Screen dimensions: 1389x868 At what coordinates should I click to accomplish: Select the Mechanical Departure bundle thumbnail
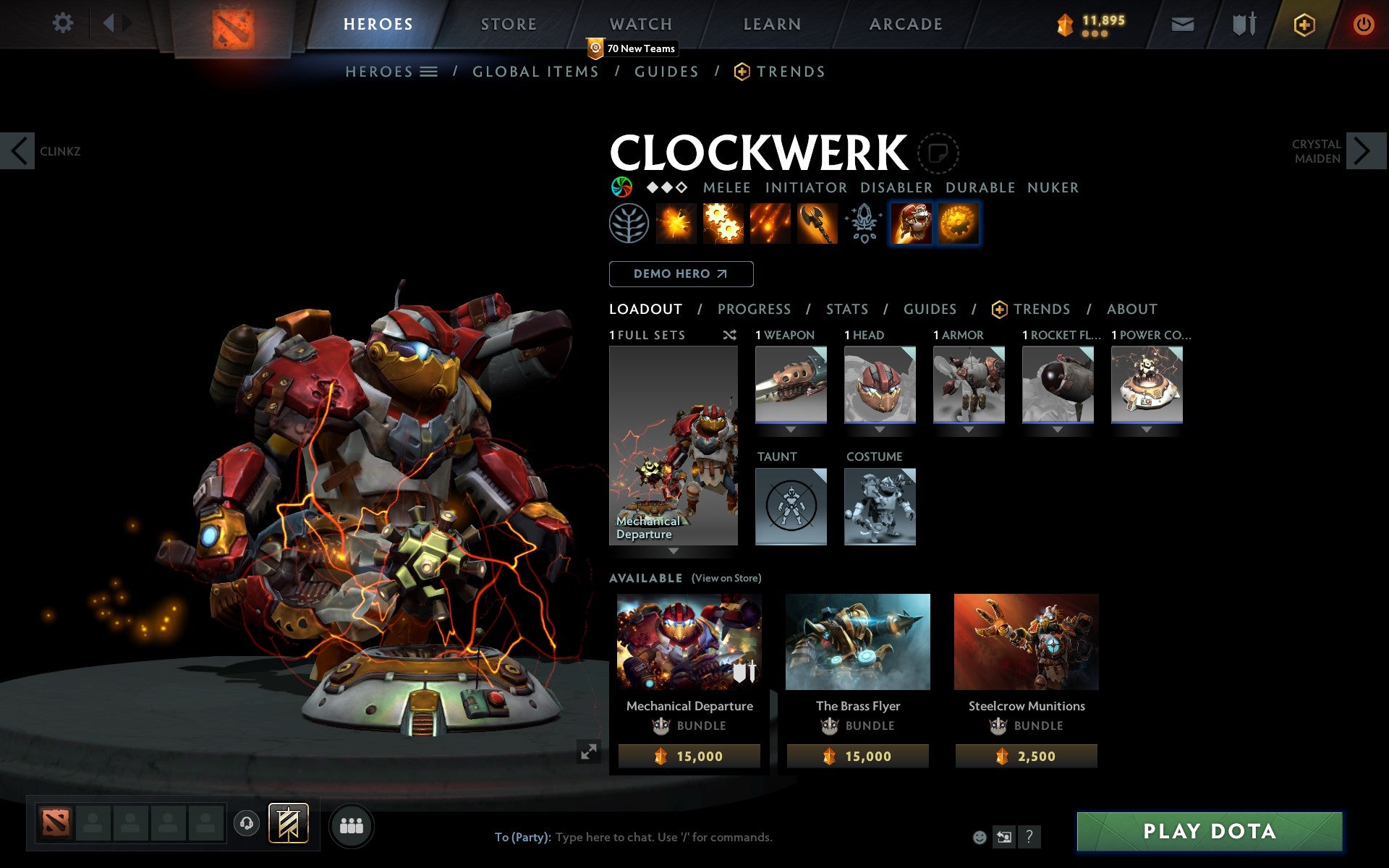(688, 642)
